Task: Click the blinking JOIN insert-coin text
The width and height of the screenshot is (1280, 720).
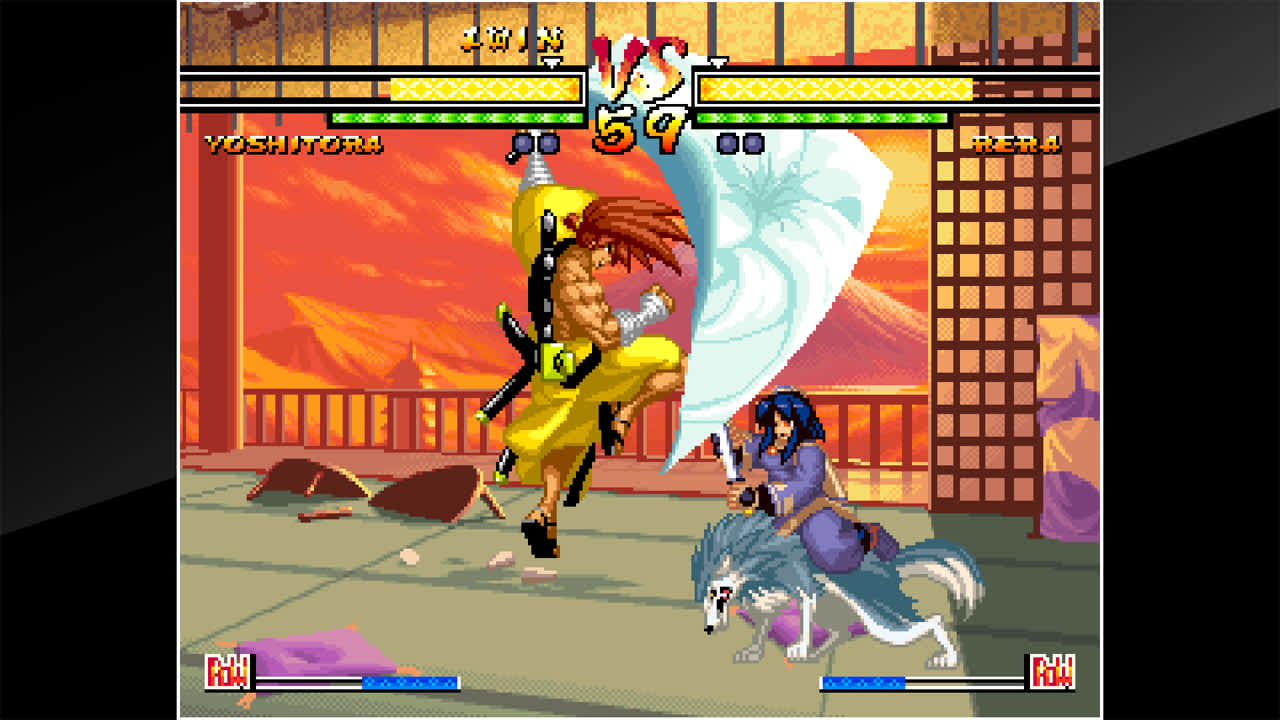Action: click(x=512, y=38)
